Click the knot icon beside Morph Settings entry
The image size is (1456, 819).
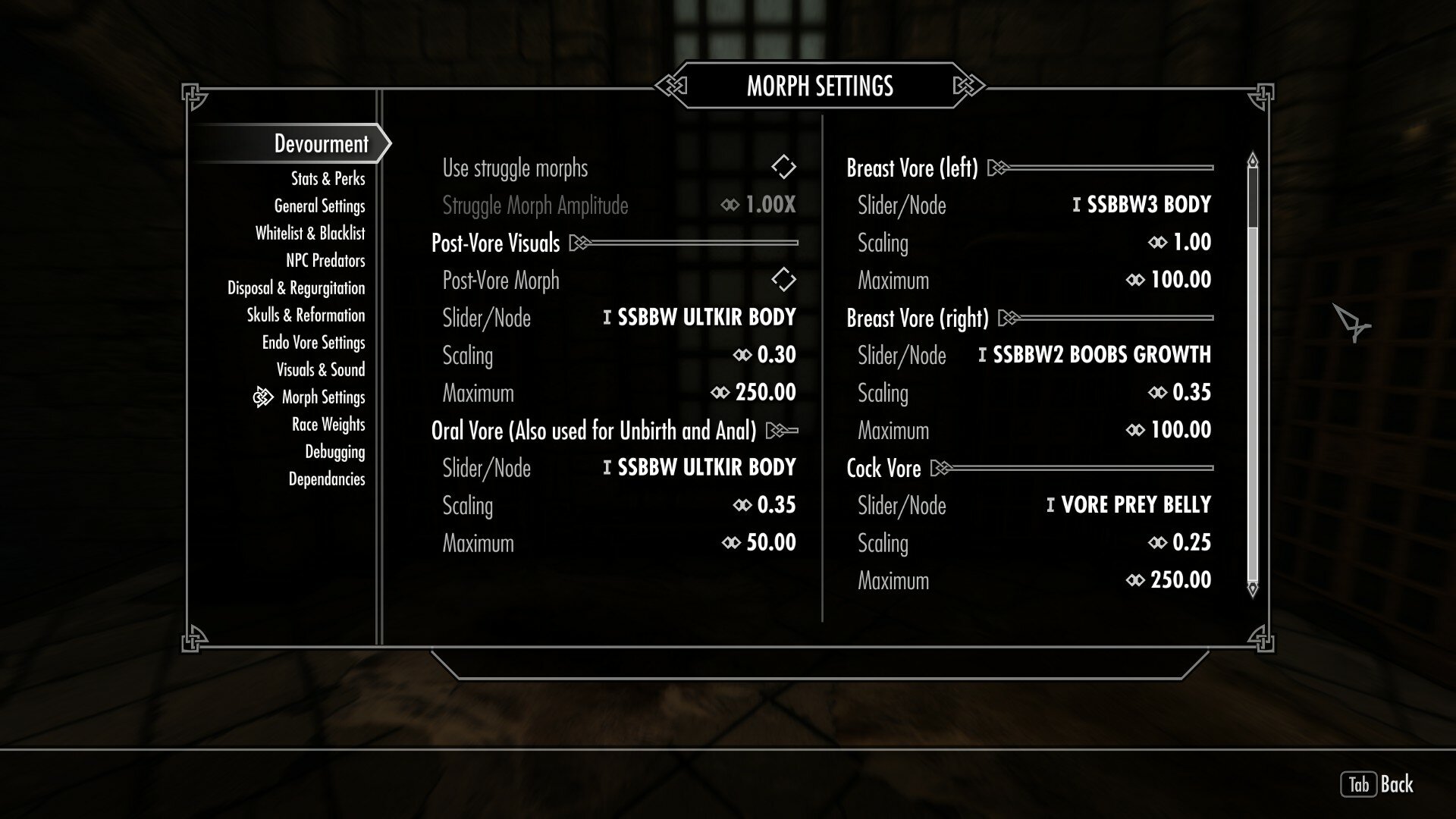[262, 397]
